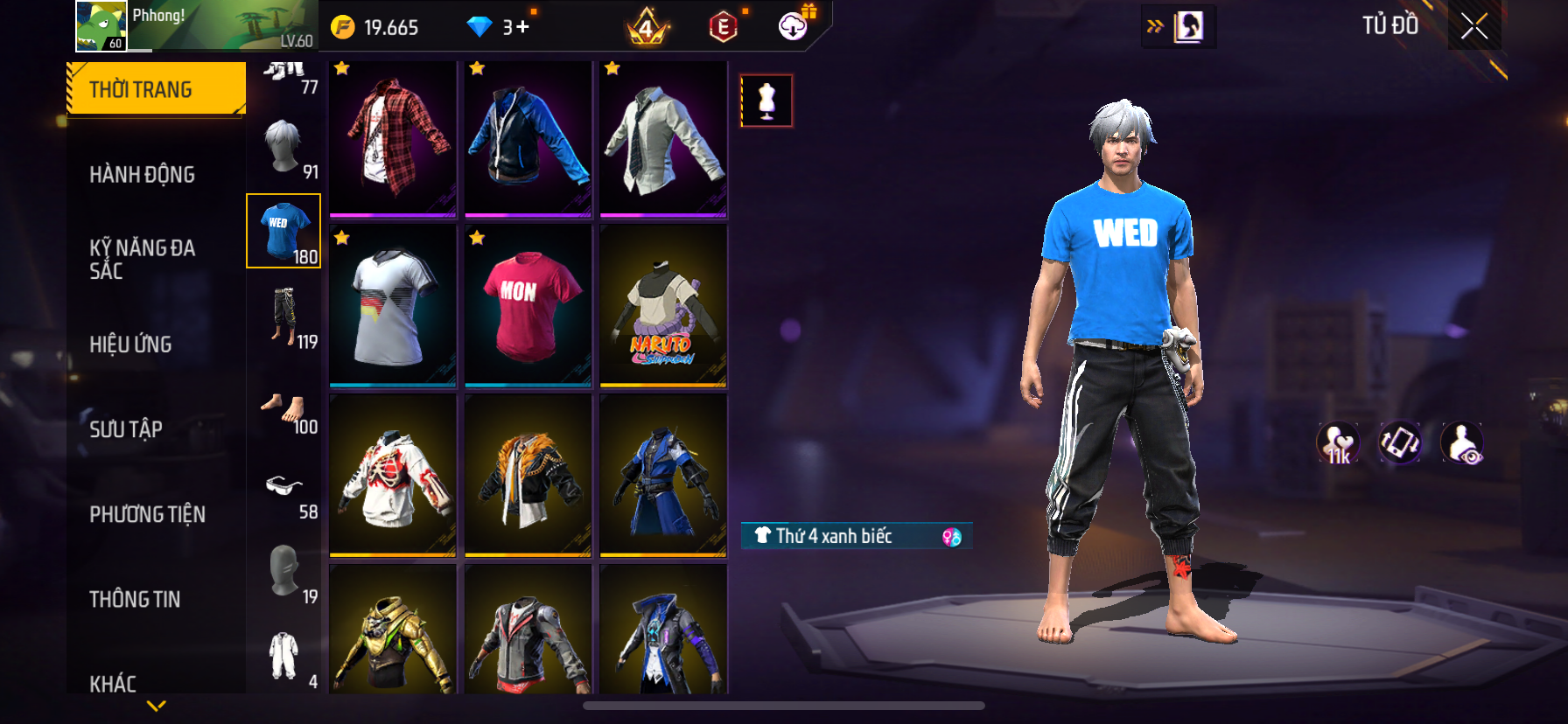This screenshot has width=1568, height=724.
Task: Switch to the Hành Động tab
Action: click(142, 174)
